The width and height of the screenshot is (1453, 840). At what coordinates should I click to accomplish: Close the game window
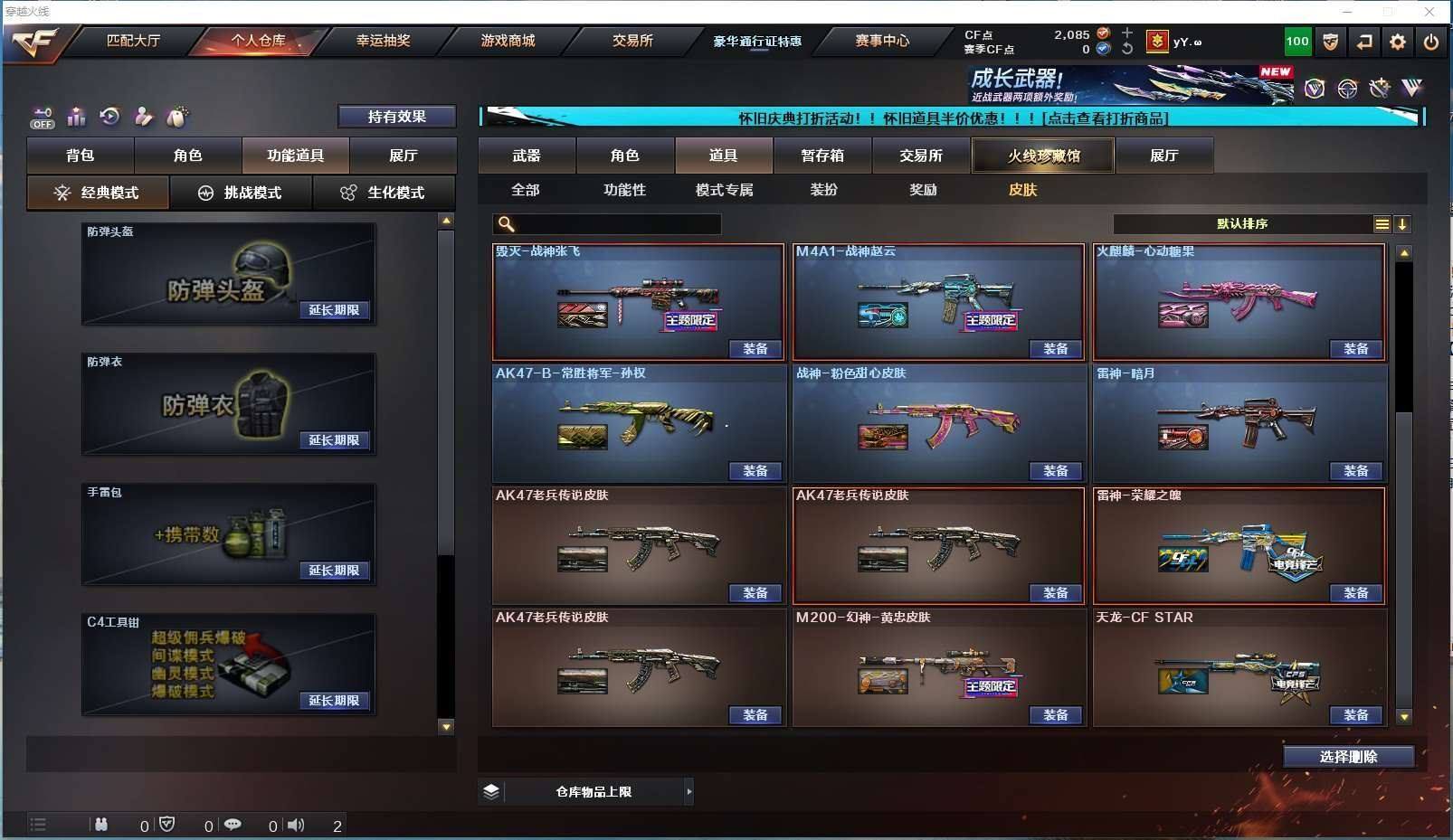(x=1429, y=12)
